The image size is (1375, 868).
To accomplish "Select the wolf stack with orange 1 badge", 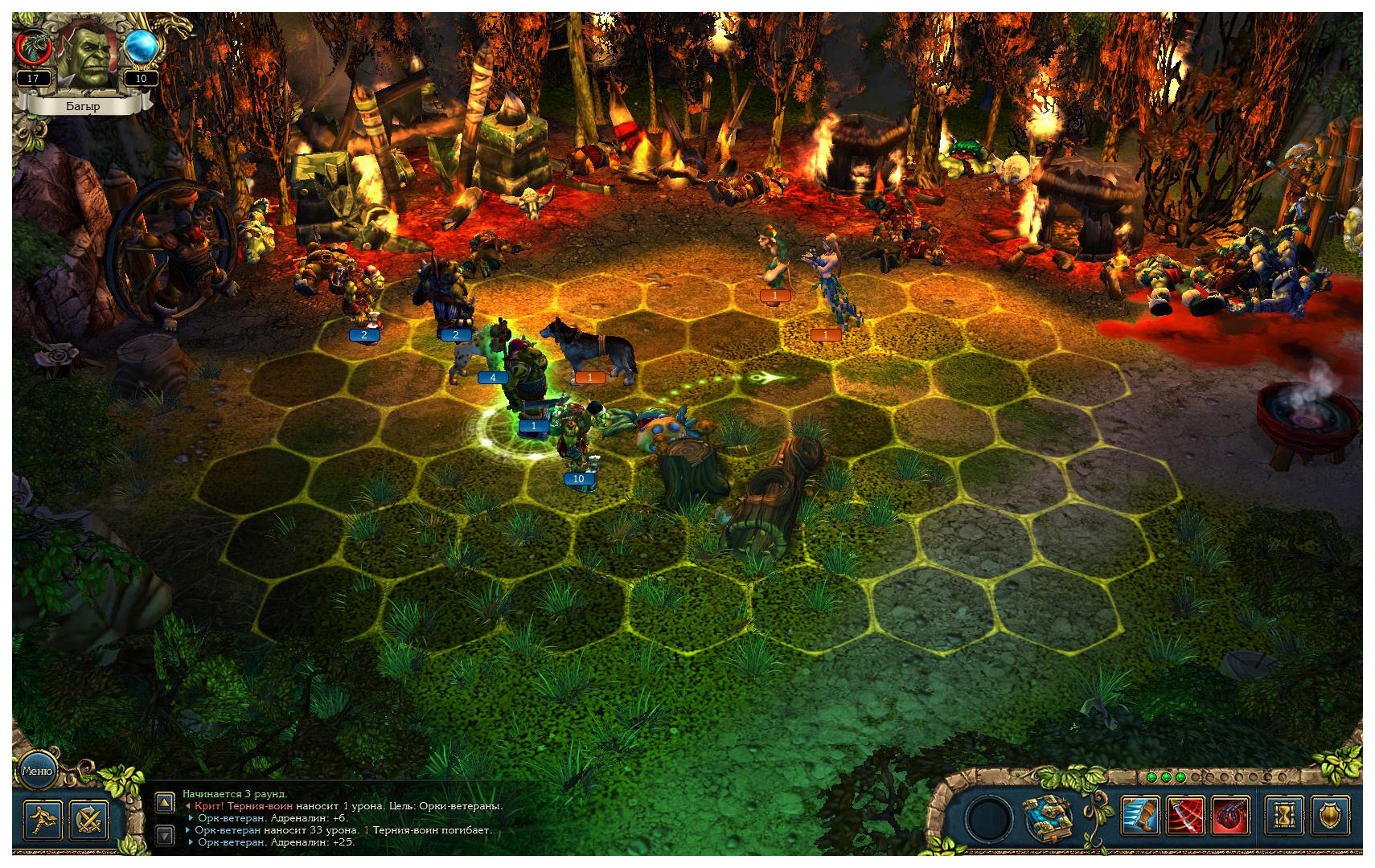I will [591, 350].
